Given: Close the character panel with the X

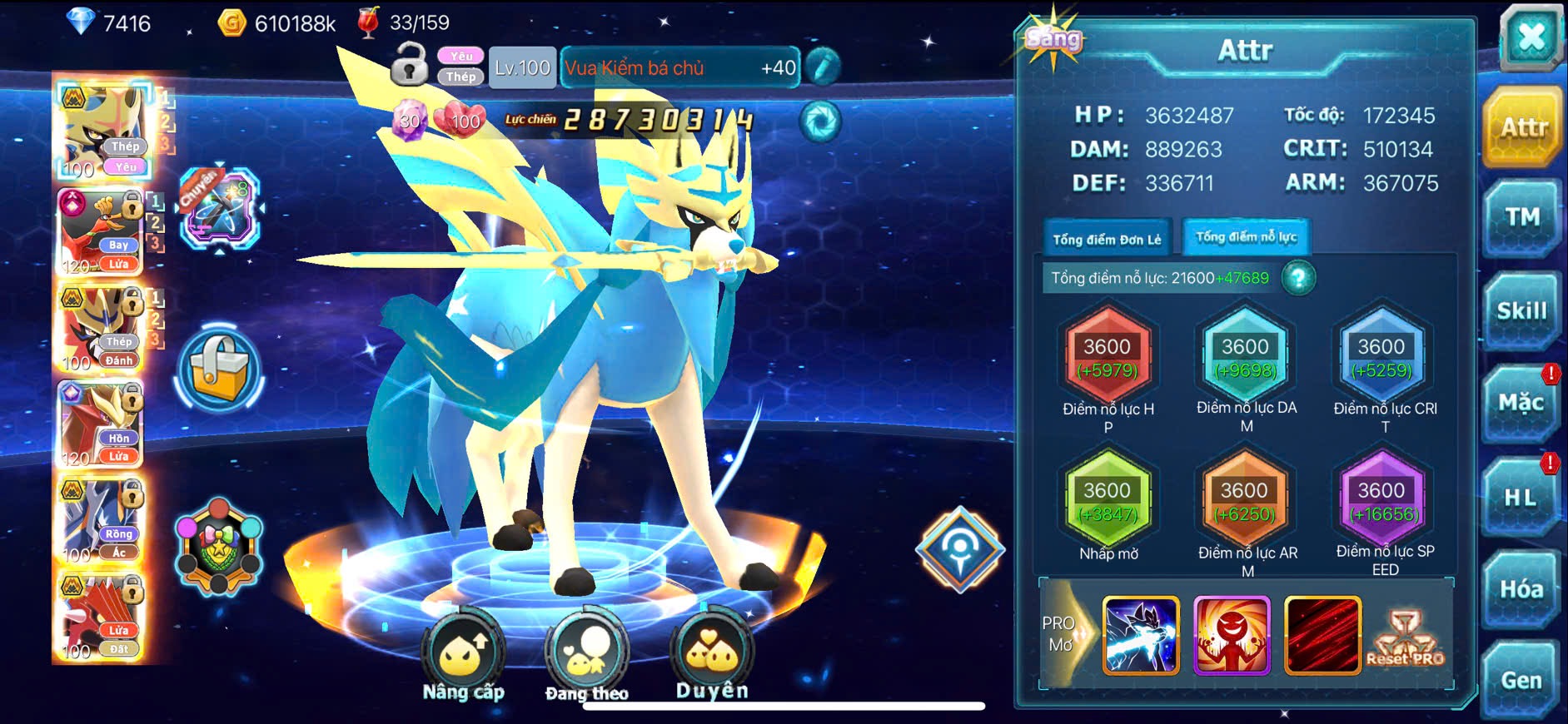Looking at the screenshot, I should pos(1531,37).
